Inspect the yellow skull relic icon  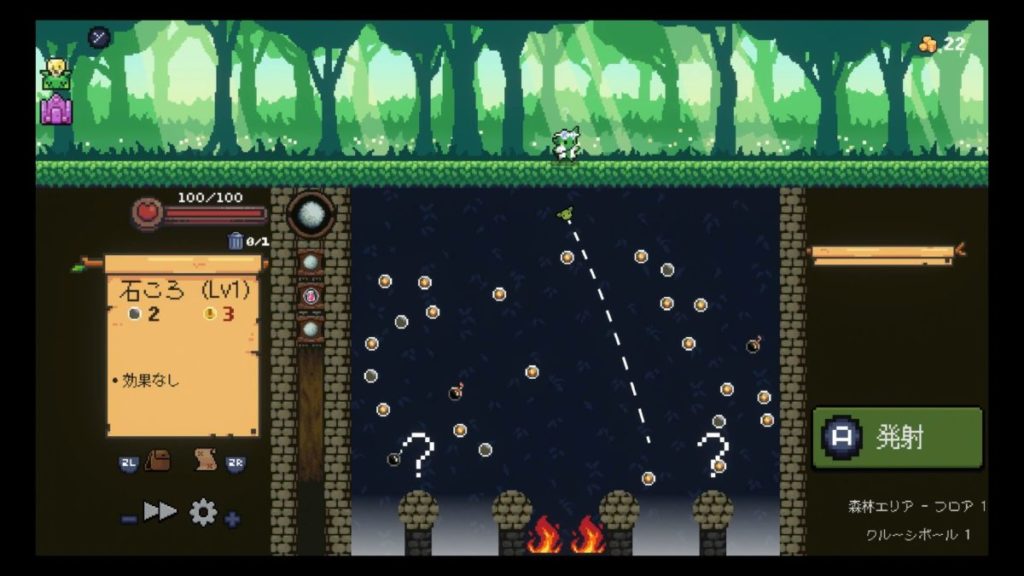point(55,72)
